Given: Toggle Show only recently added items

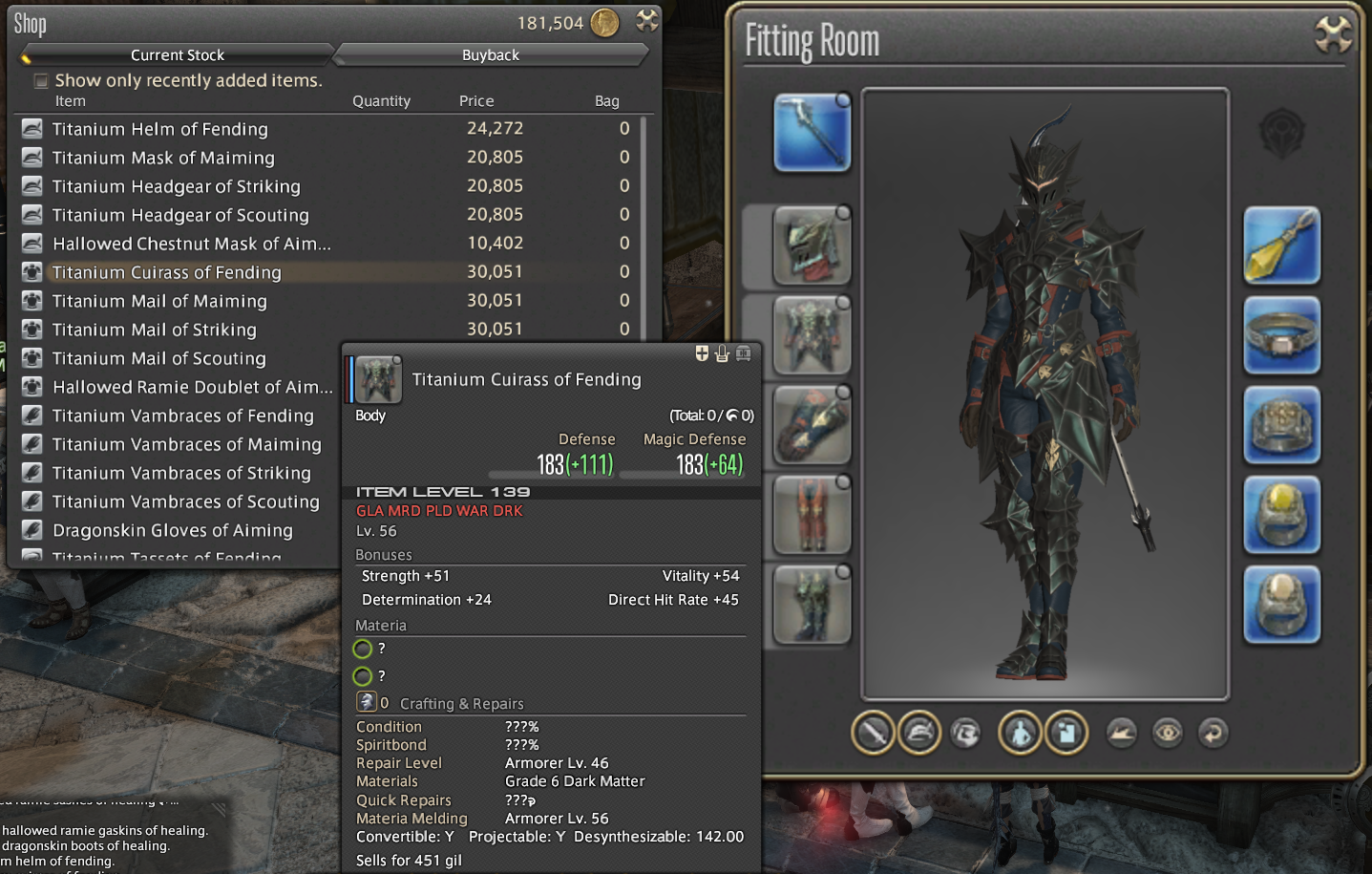Looking at the screenshot, I should [41, 81].
